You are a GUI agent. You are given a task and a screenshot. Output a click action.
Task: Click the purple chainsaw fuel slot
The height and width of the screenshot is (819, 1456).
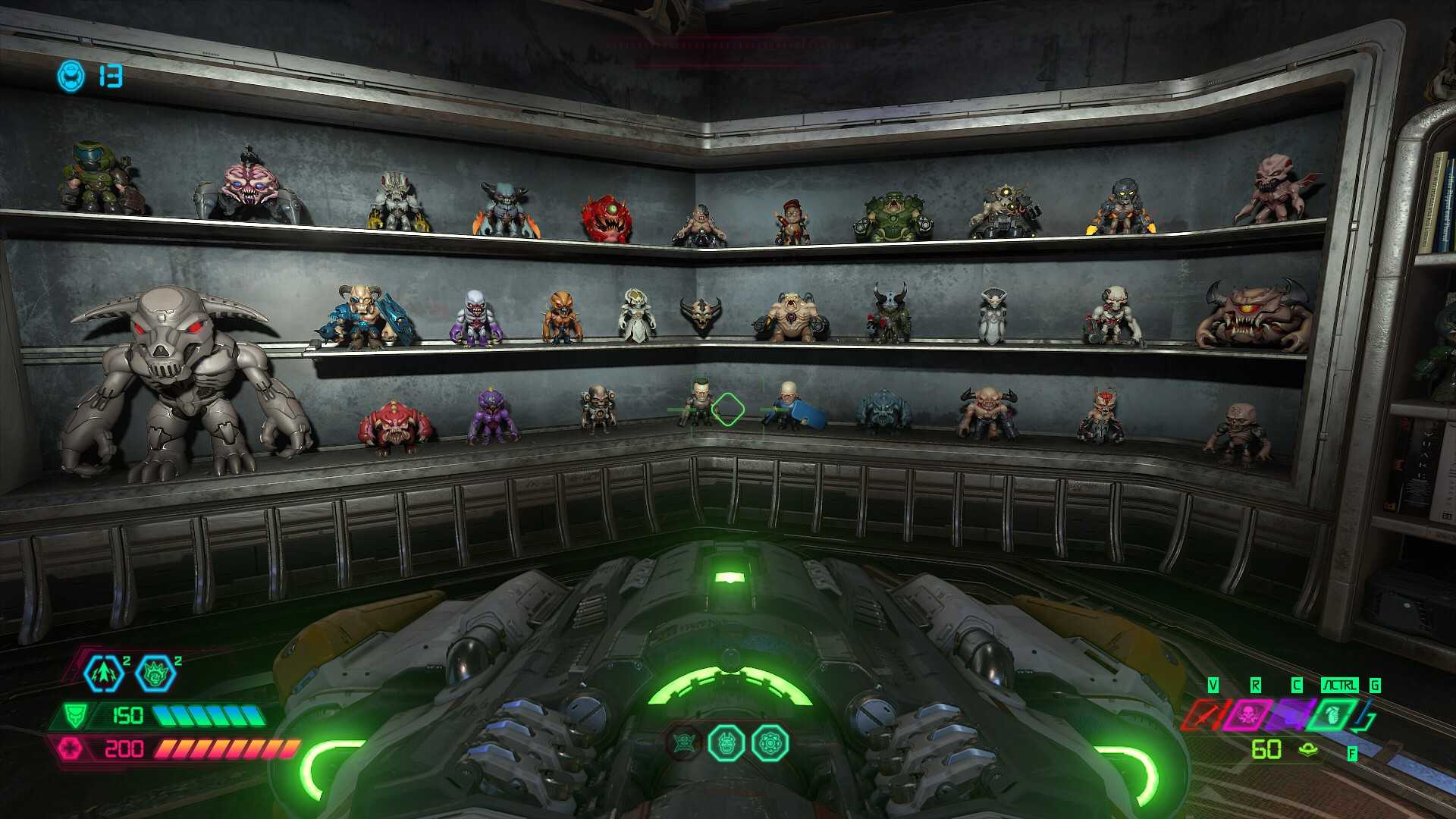1289,714
